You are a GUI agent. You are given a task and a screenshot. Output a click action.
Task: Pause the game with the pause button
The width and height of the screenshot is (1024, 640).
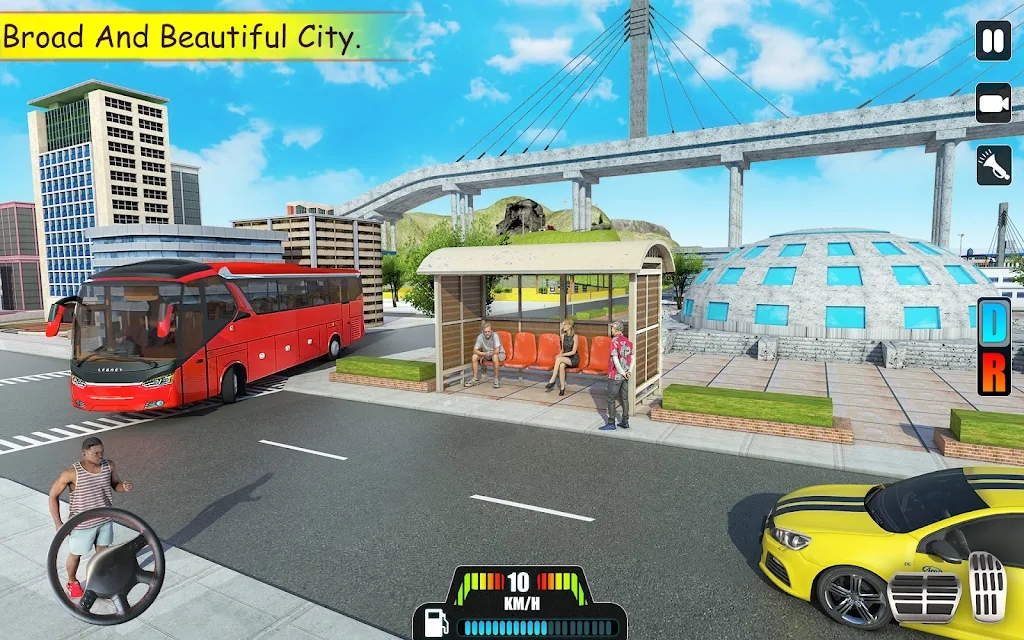click(x=993, y=42)
